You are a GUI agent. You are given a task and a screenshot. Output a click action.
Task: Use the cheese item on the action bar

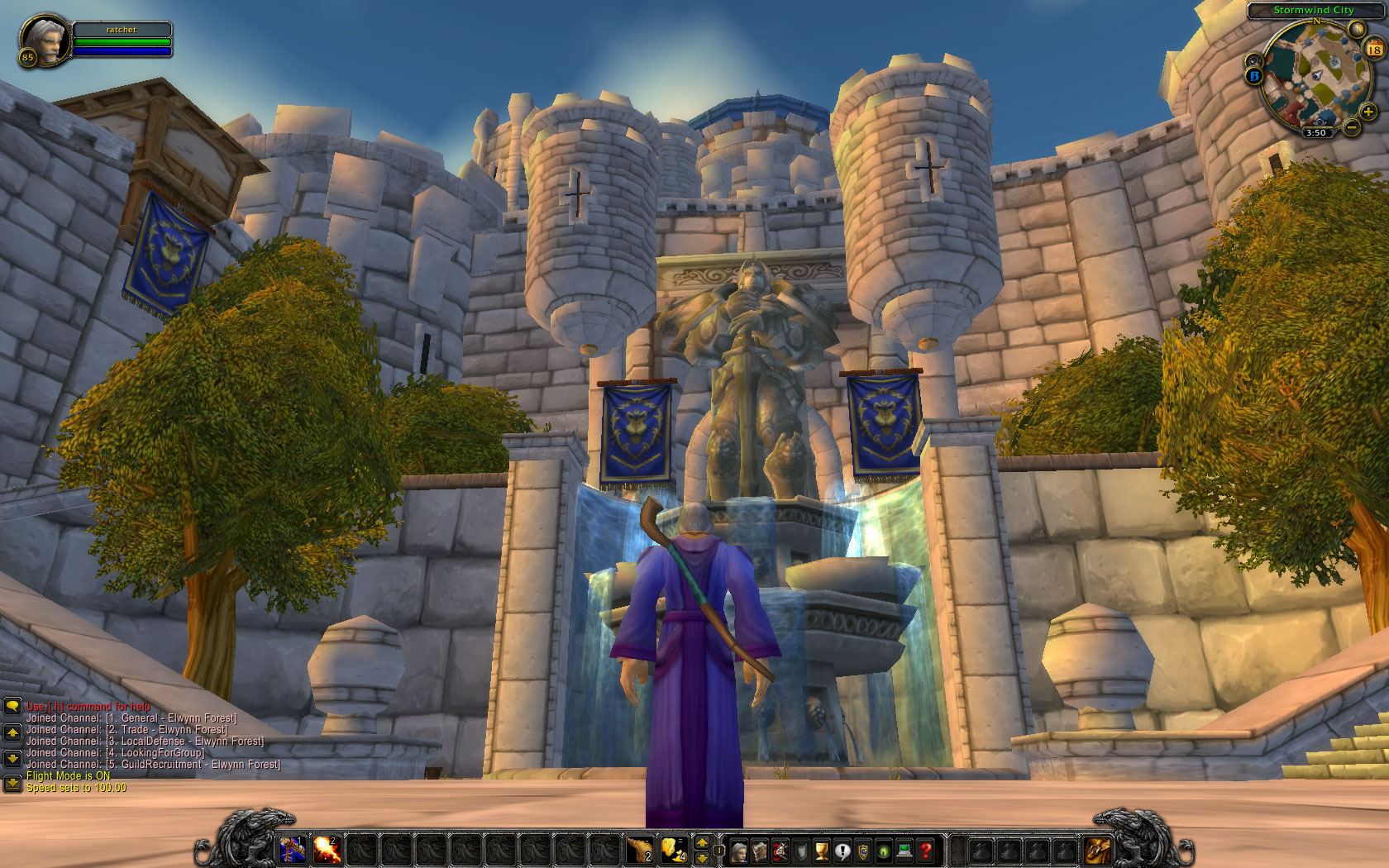click(x=675, y=849)
